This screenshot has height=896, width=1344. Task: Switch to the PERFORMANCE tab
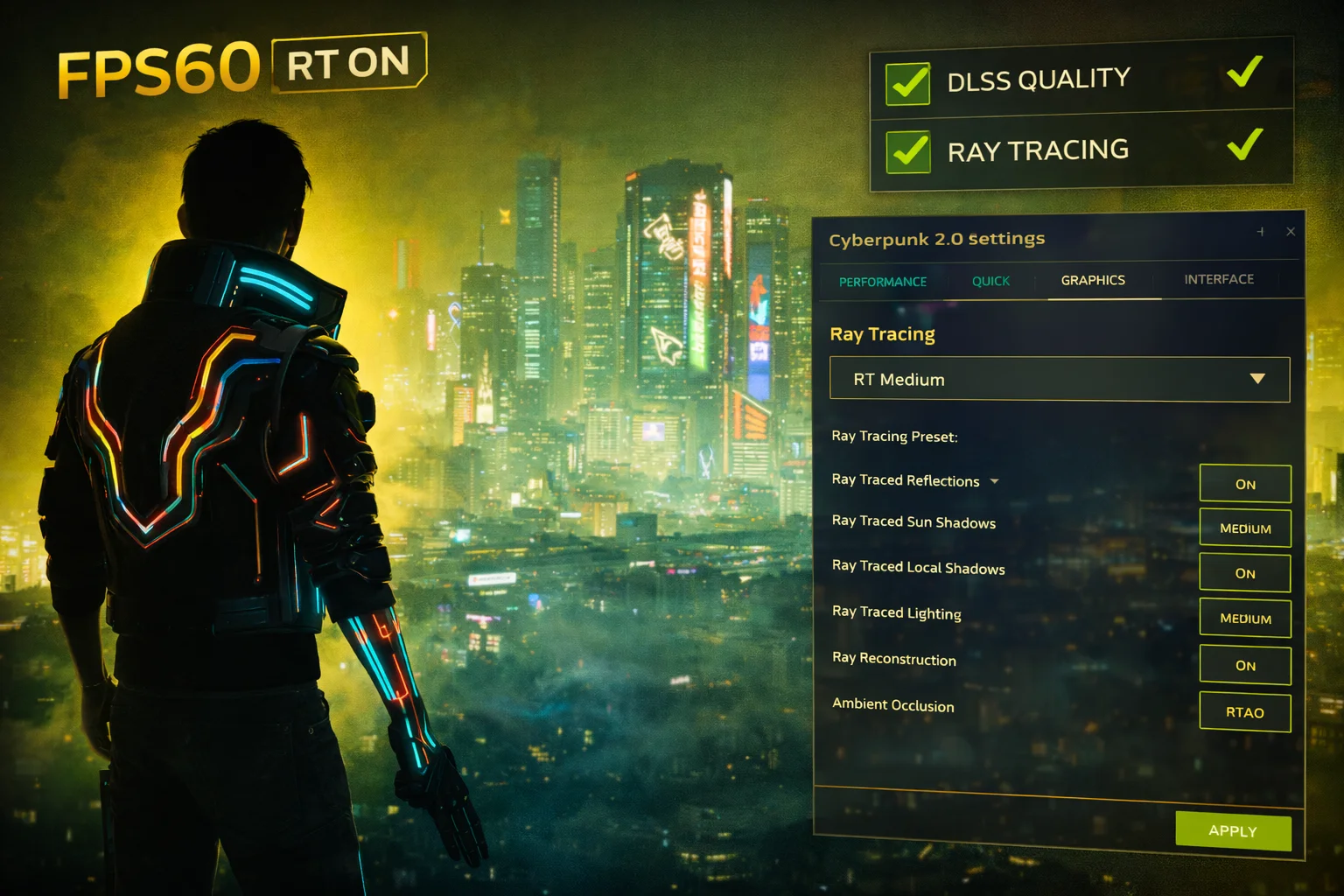pos(882,281)
